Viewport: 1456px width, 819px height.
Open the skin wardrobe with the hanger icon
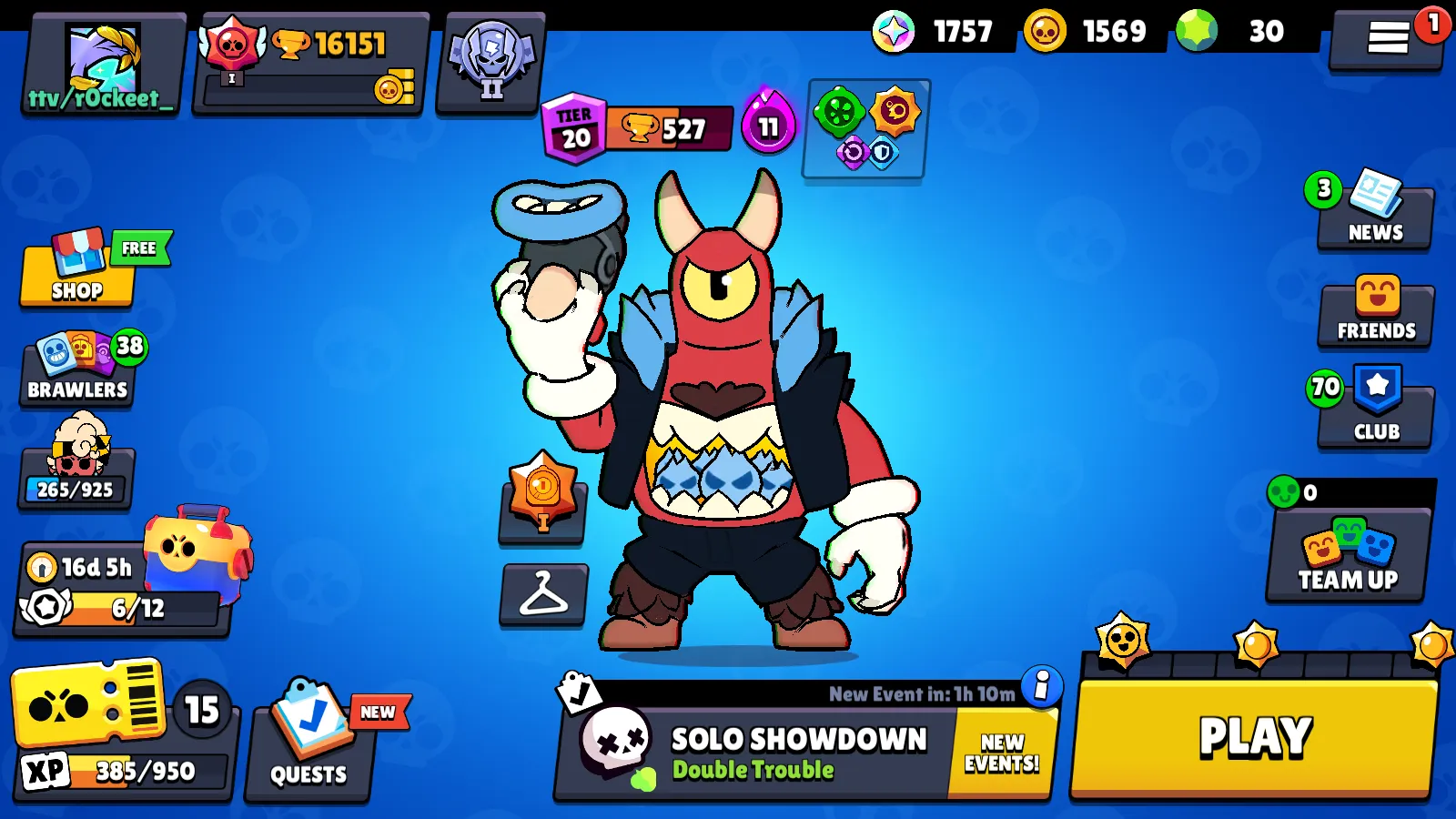pos(541,596)
